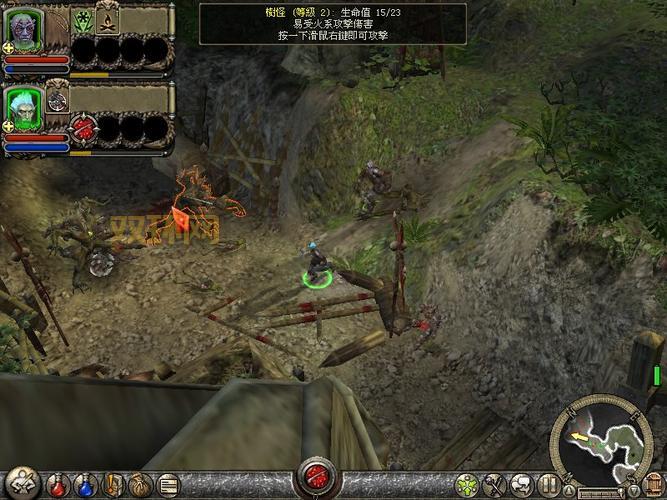
Task: Toggle the green party formation button
Action: click(465, 486)
